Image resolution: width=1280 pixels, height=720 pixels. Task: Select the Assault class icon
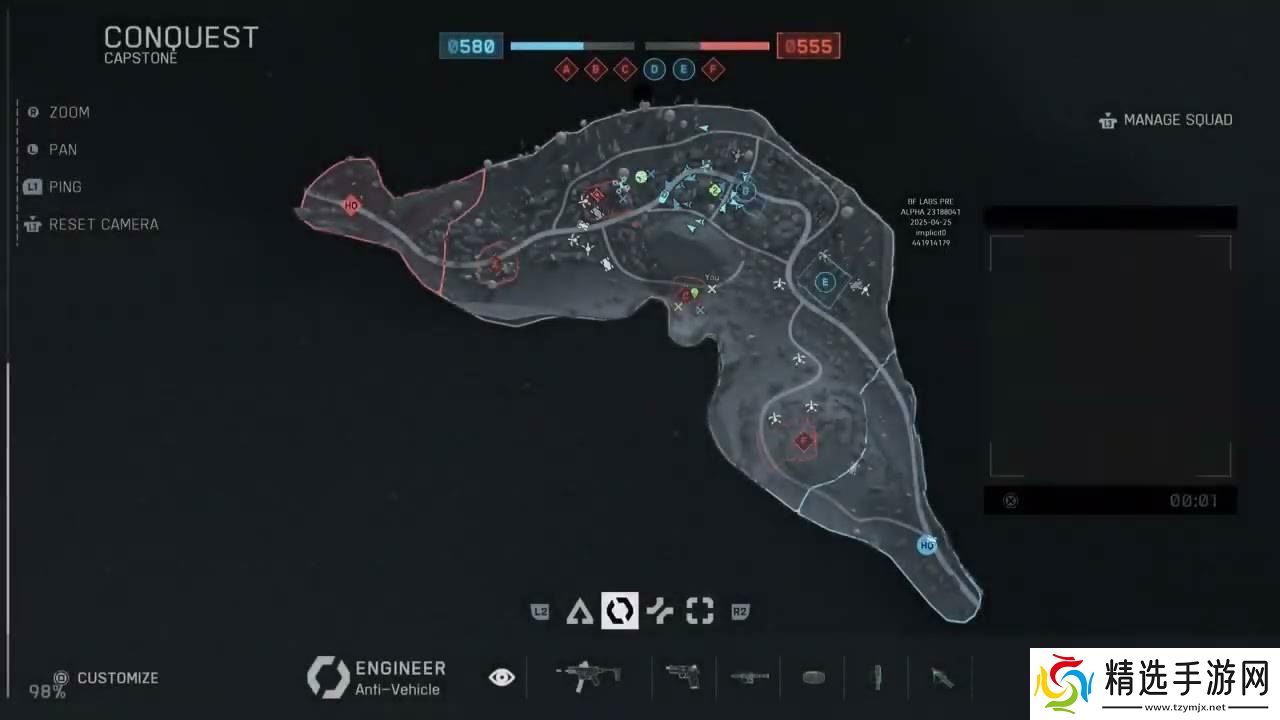coord(578,611)
